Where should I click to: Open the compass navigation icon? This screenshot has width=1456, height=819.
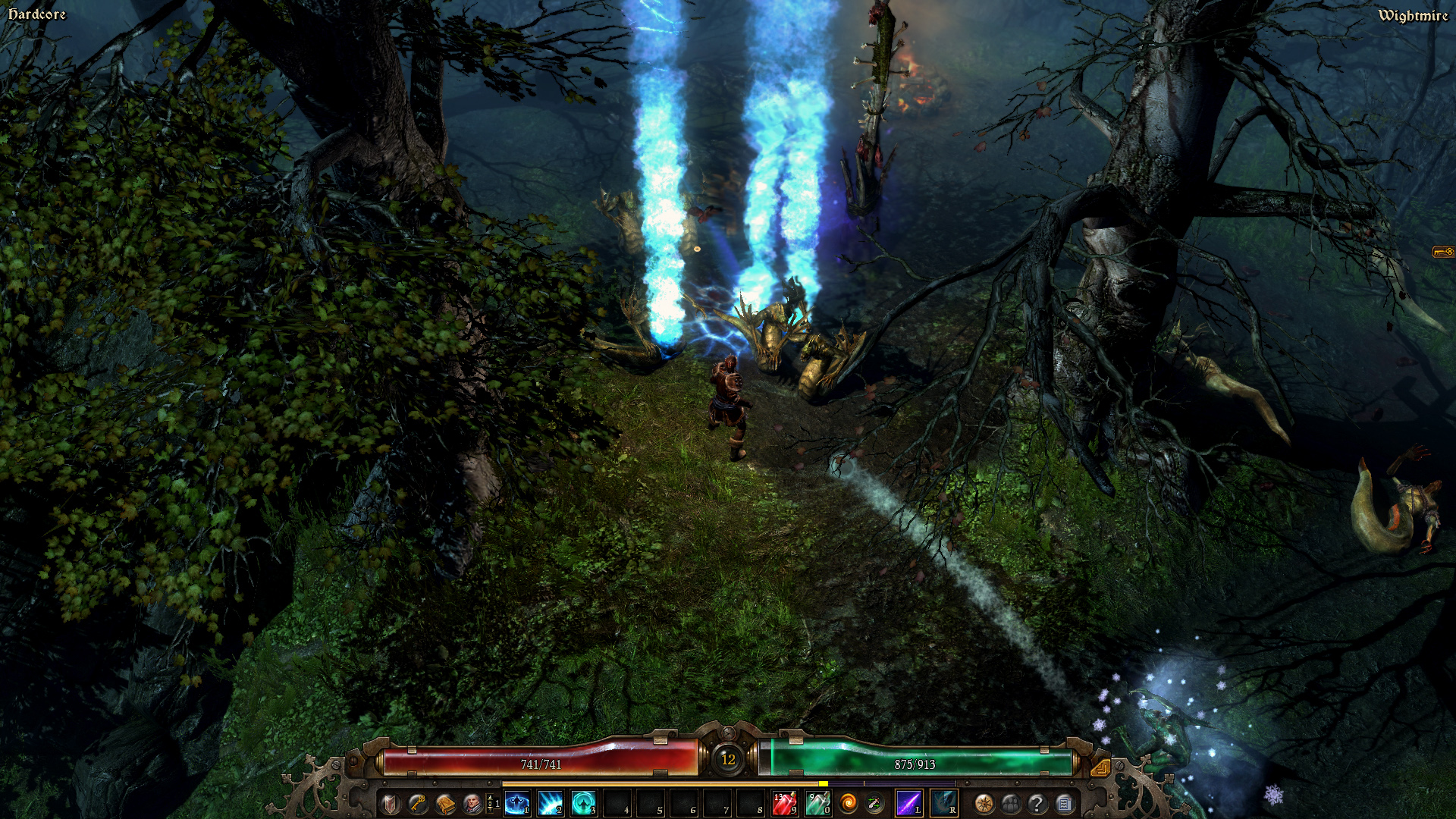tap(985, 802)
